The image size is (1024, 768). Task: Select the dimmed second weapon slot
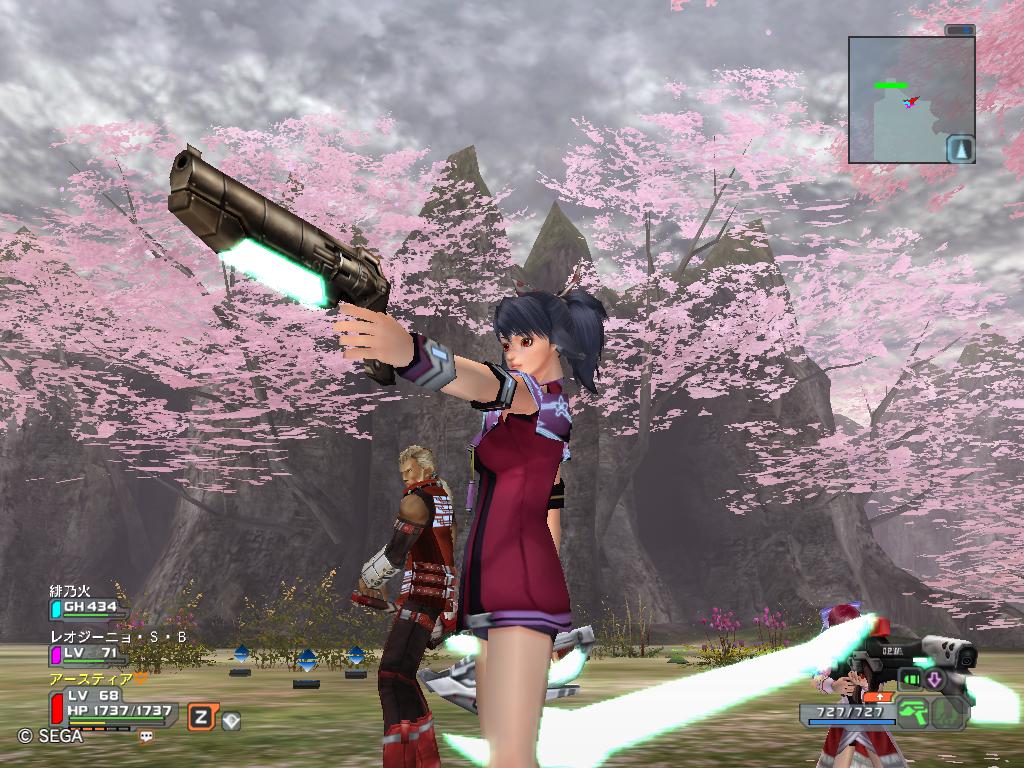(x=948, y=713)
